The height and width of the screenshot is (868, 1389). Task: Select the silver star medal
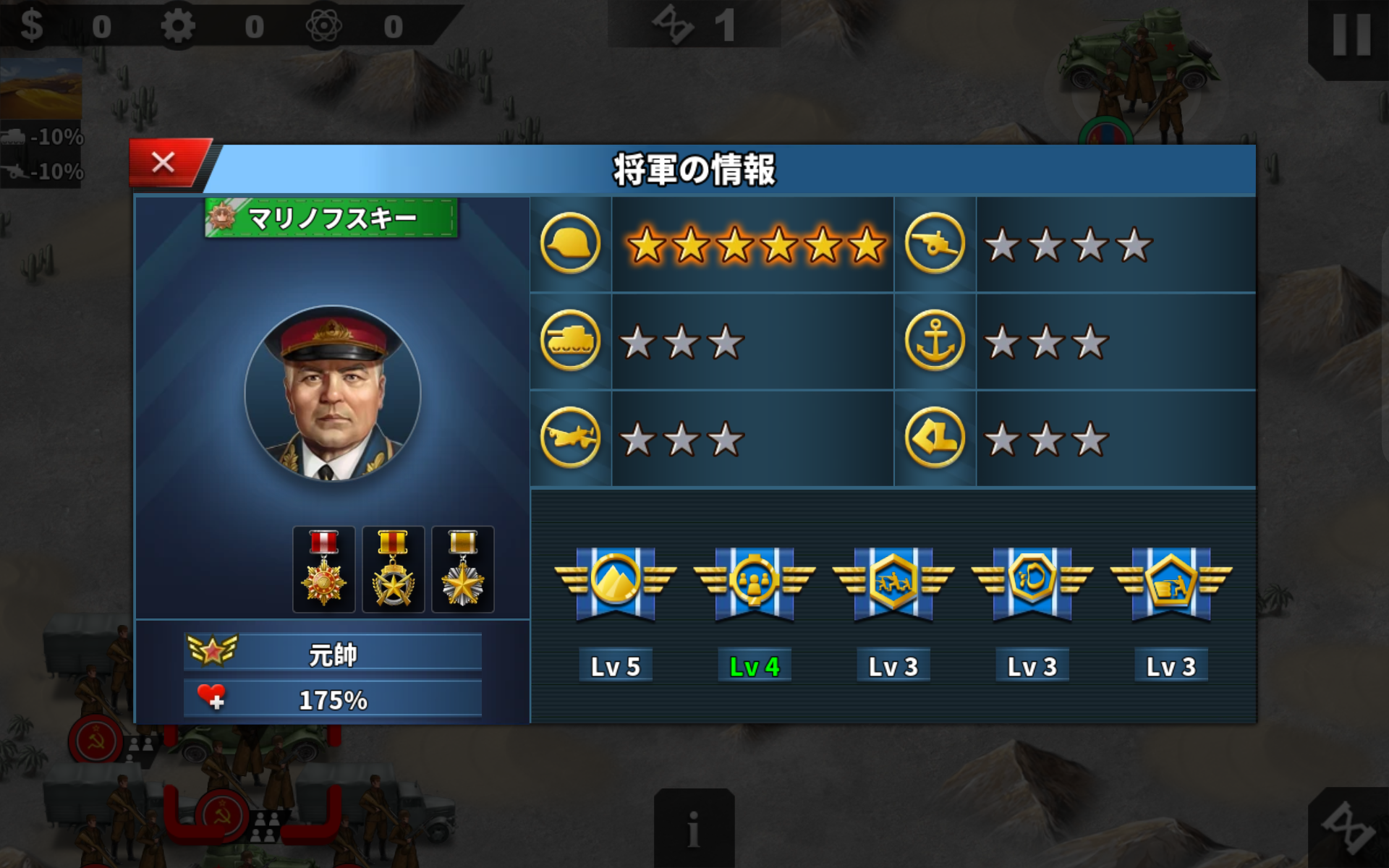[x=461, y=568]
